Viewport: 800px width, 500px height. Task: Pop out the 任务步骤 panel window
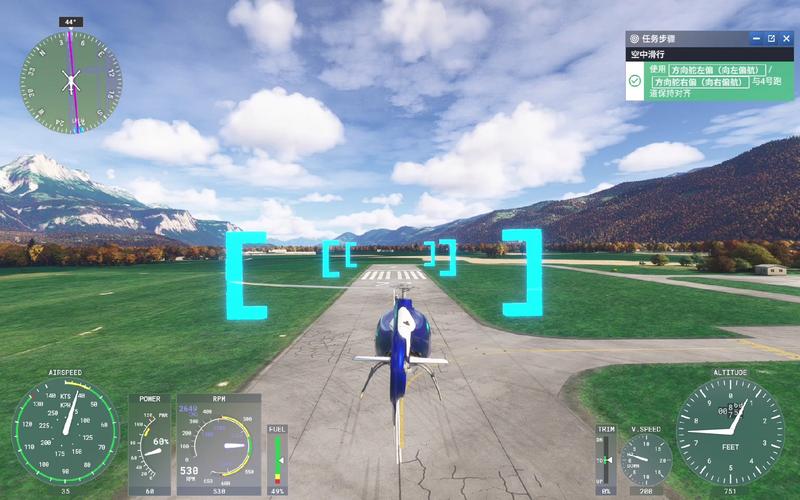(x=771, y=38)
